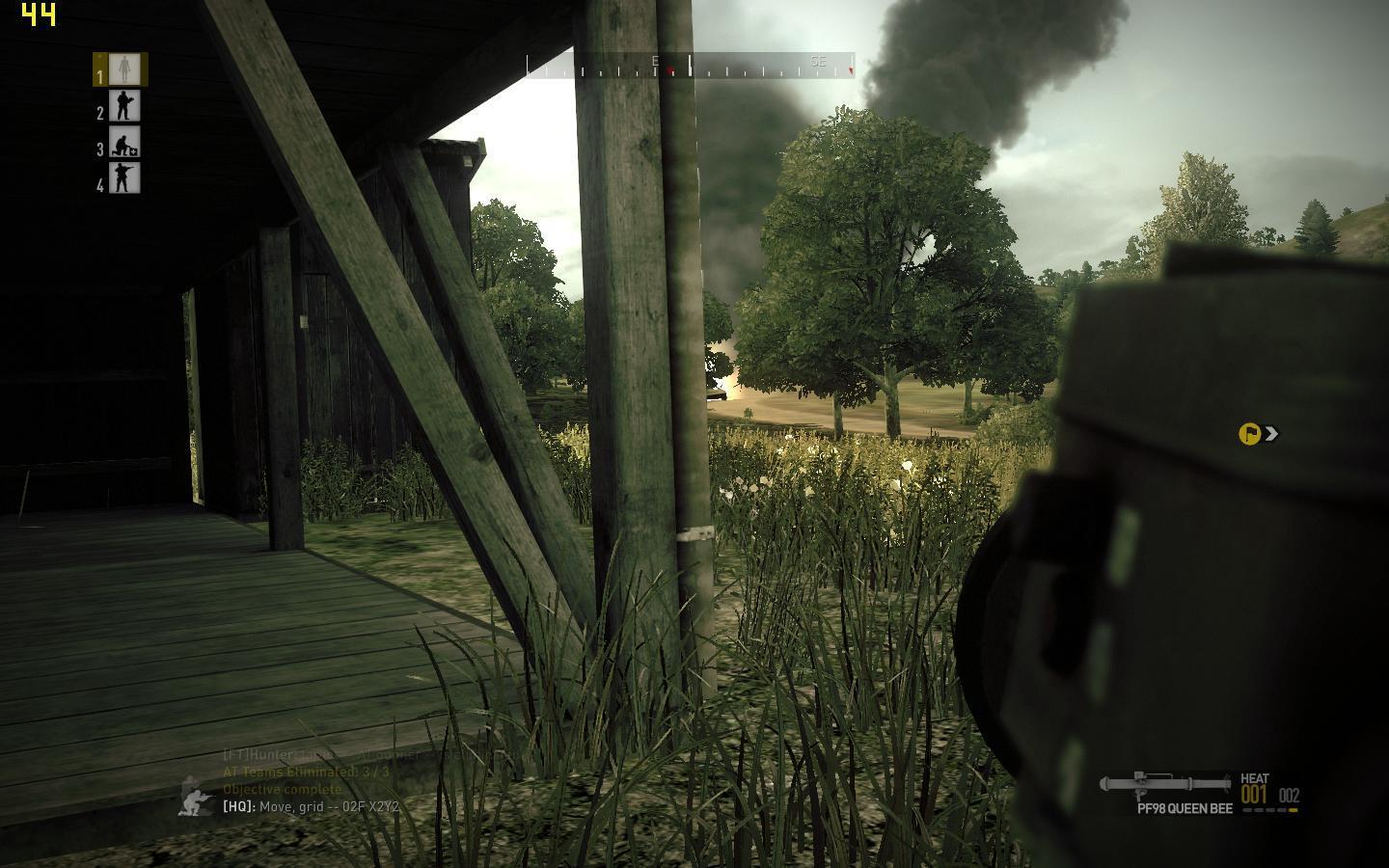Screen dimensions: 1389x868
Task: Click the compass heading strip
Action: (x=690, y=67)
